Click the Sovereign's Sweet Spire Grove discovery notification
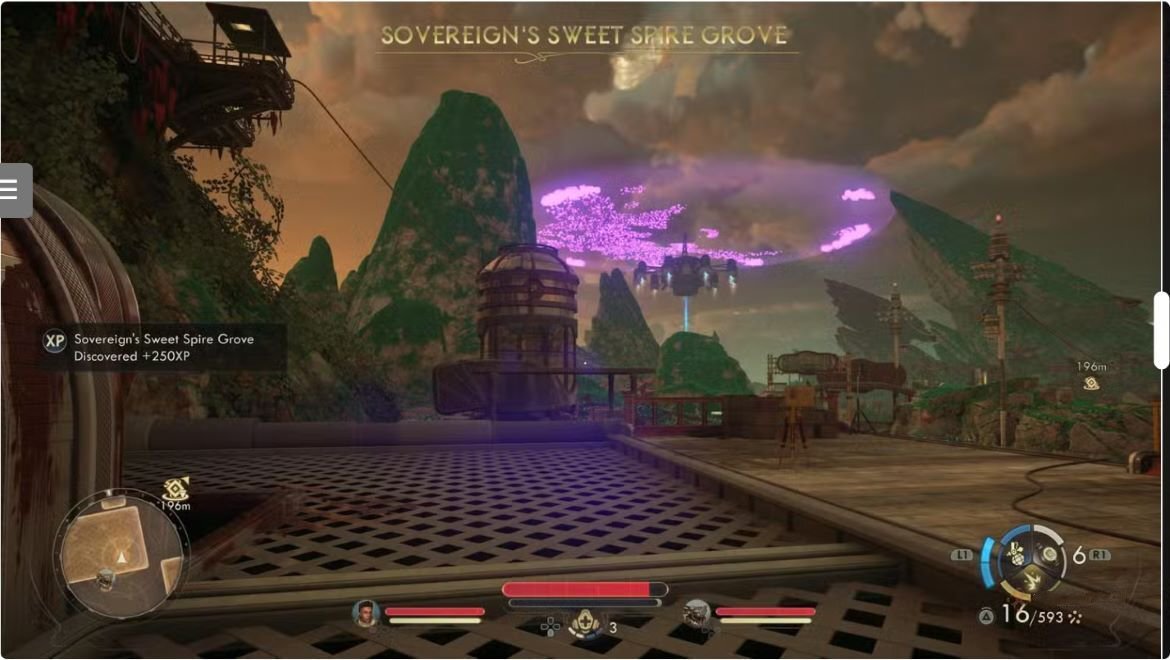The height and width of the screenshot is (660, 1170). tap(164, 347)
